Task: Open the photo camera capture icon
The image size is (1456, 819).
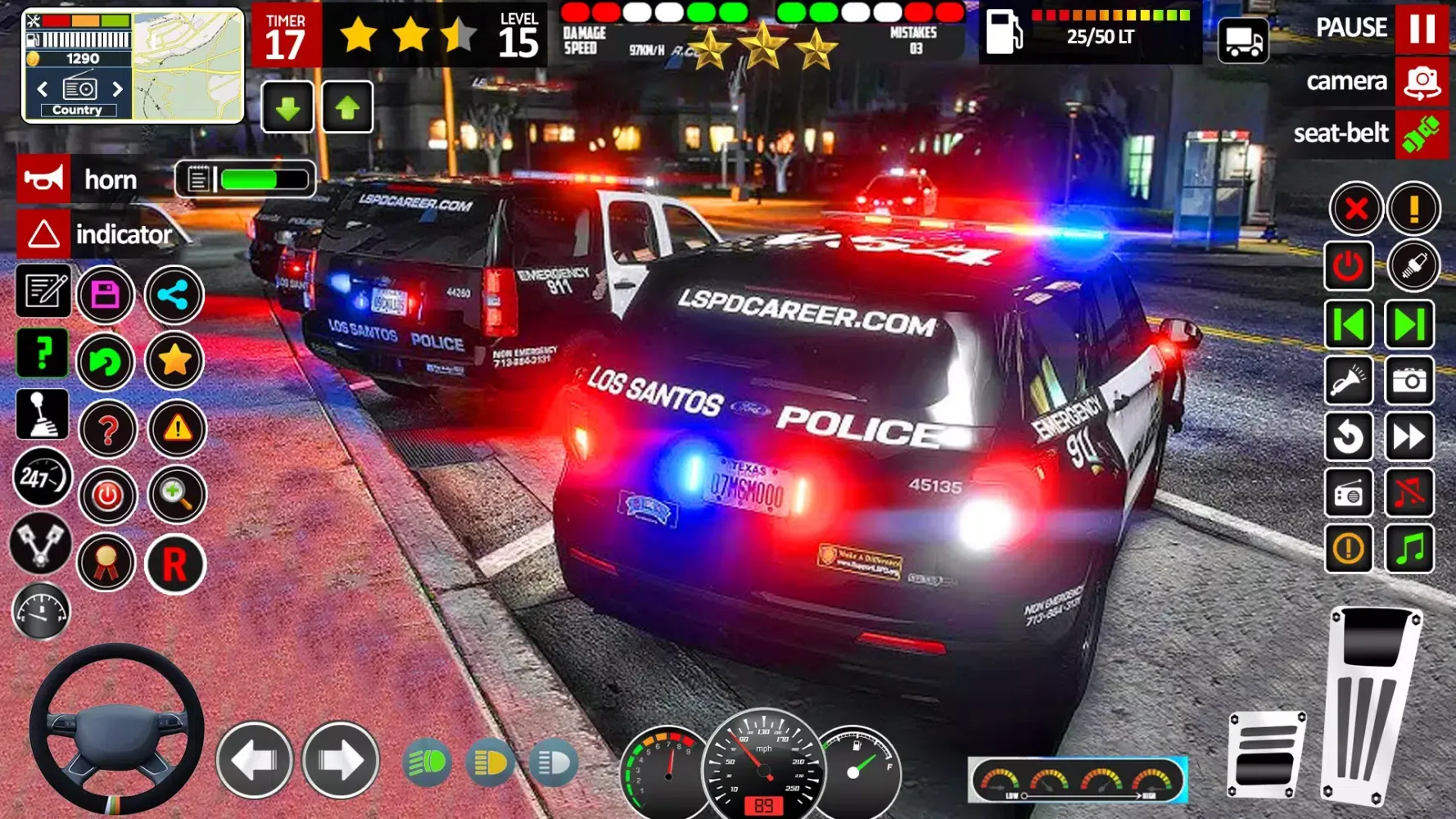Action: [x=1412, y=382]
